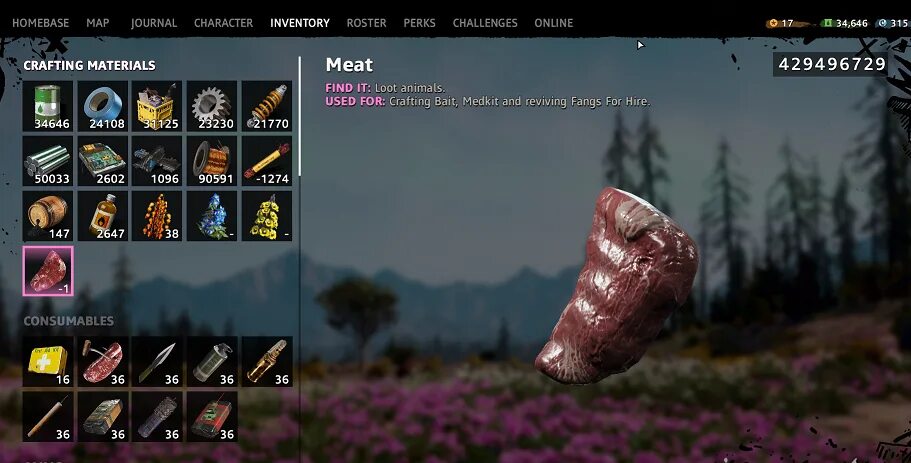The width and height of the screenshot is (911, 463).
Task: Switch to the Perks tab
Action: click(x=419, y=23)
